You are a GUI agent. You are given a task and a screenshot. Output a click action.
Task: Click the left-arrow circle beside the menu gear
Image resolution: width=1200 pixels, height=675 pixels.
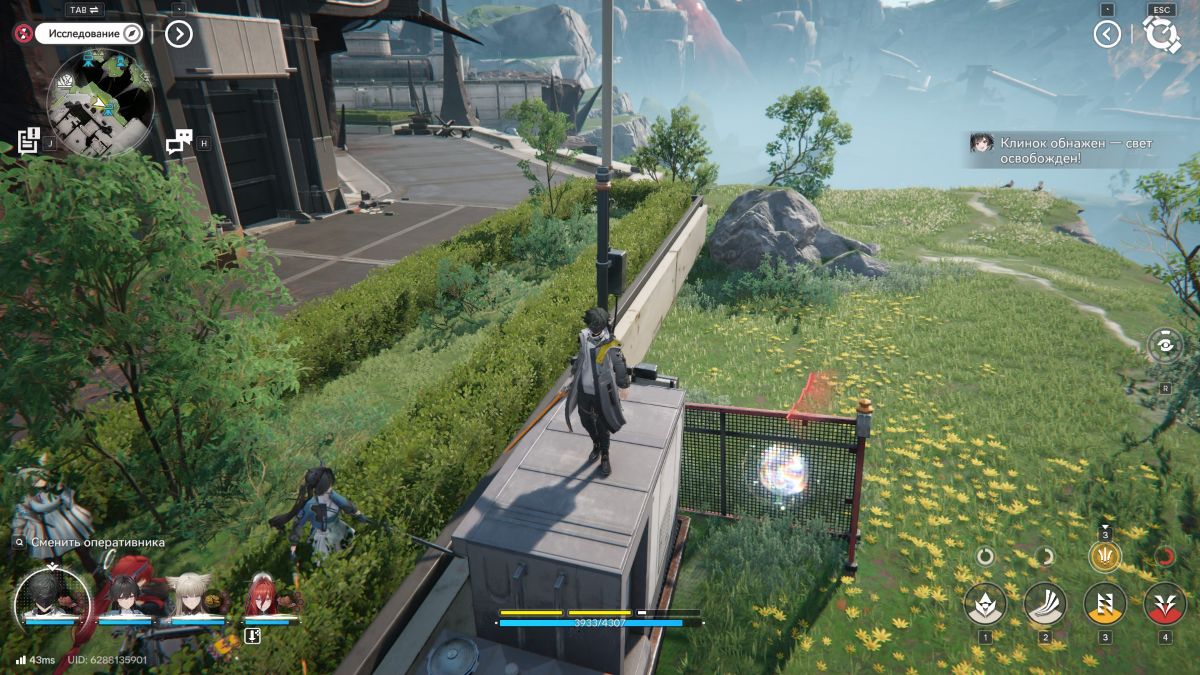pyautogui.click(x=1106, y=34)
